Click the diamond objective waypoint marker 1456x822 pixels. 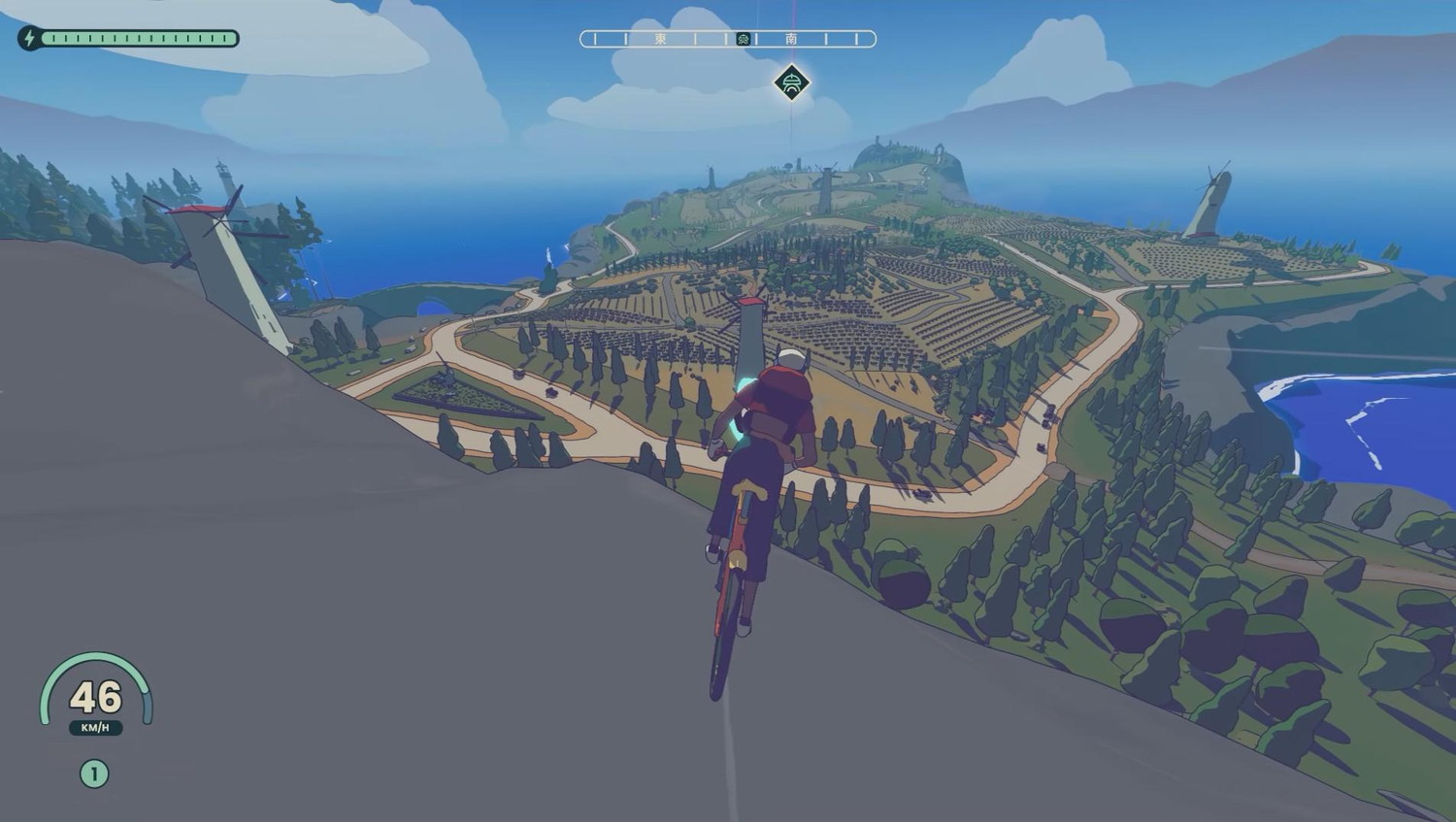pyautogui.click(x=792, y=83)
